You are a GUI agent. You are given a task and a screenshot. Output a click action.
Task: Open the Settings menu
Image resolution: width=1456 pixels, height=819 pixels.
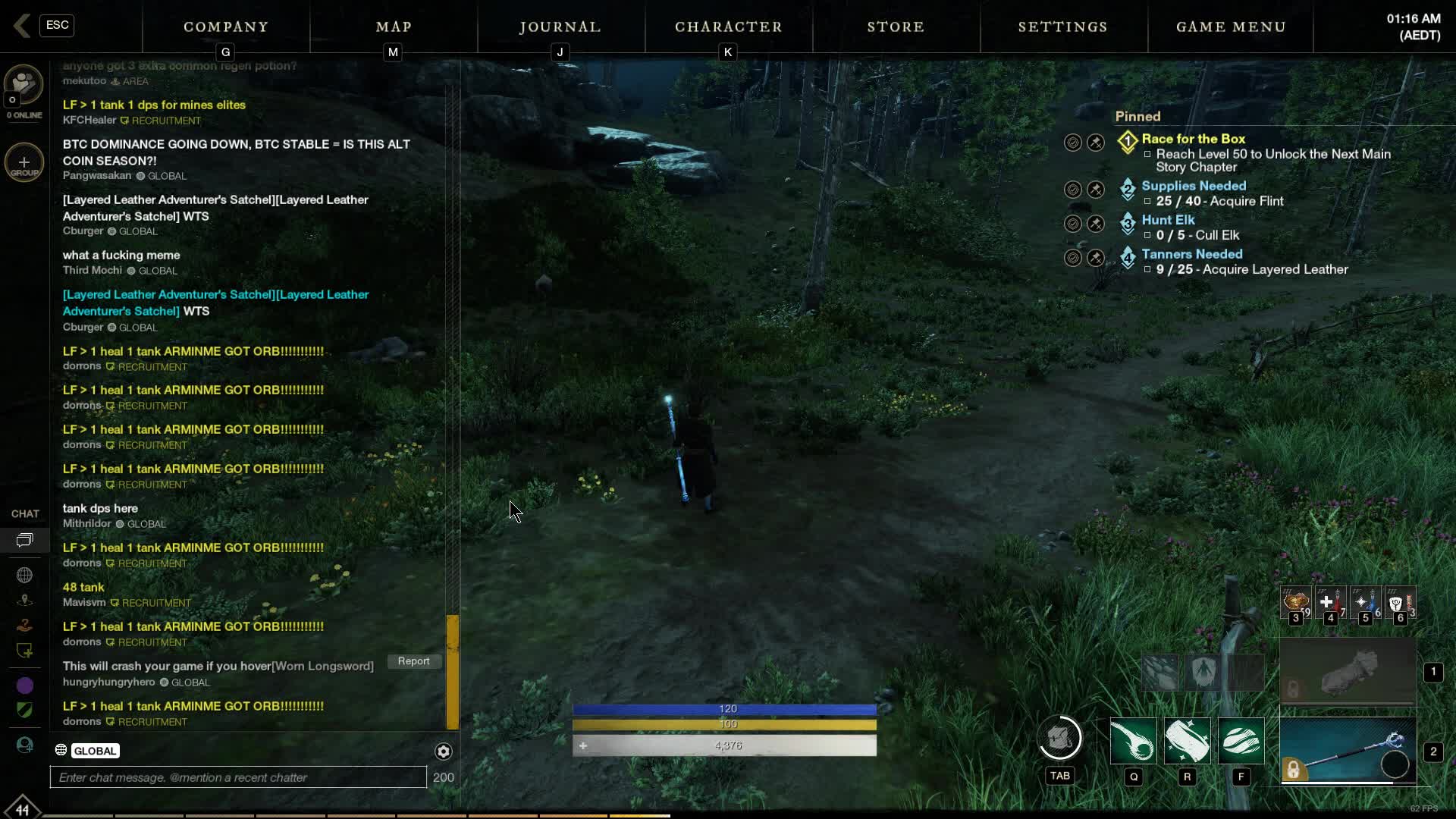coord(1062,27)
